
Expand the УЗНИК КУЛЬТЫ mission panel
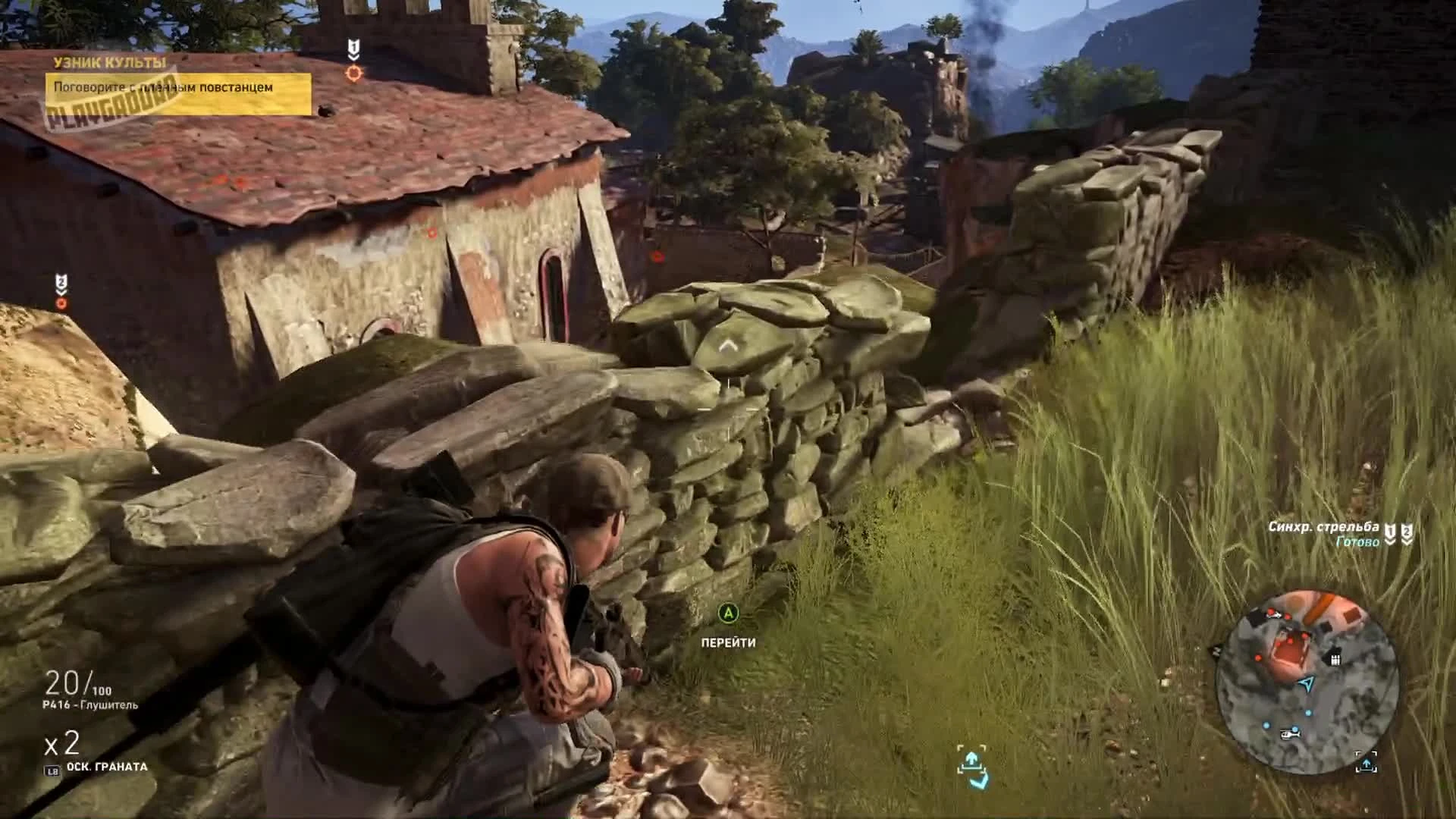[180, 76]
